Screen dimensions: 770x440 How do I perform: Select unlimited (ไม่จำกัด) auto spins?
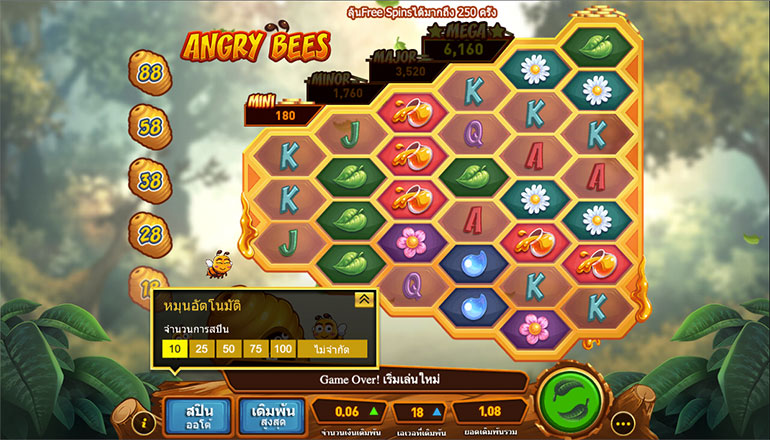click(331, 349)
